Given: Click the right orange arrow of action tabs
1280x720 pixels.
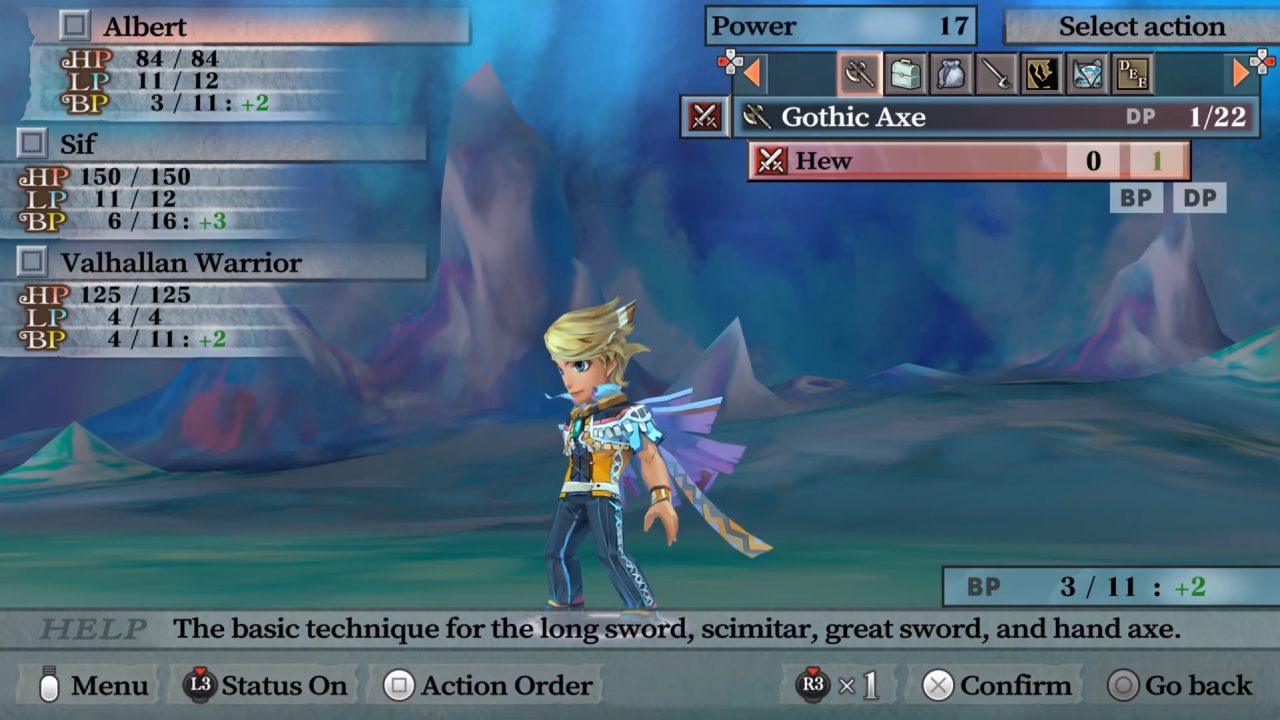Looking at the screenshot, I should click(1242, 73).
